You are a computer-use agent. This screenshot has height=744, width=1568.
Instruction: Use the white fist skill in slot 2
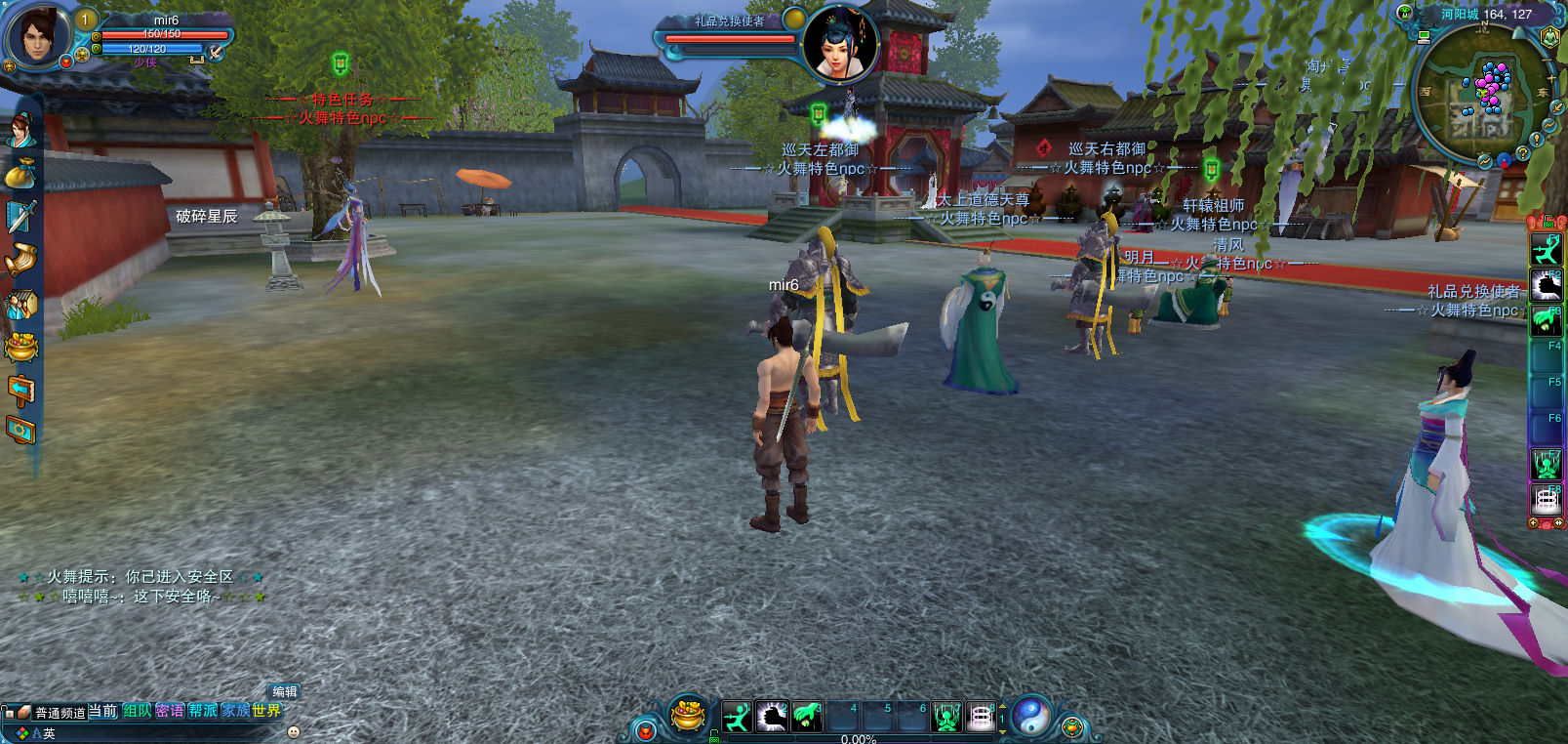coord(772,718)
